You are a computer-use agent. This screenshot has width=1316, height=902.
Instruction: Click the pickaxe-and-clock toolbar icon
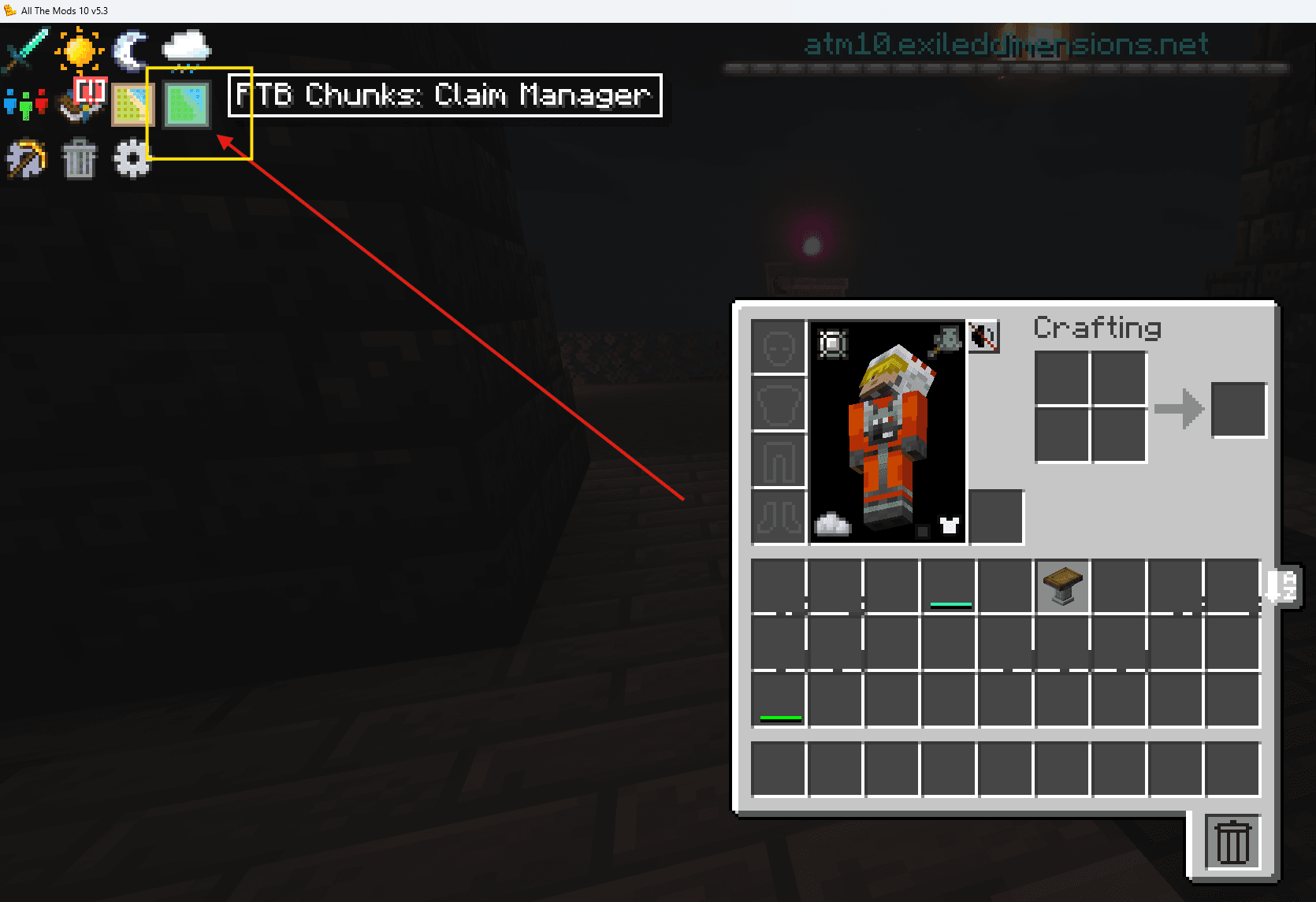pyautogui.click(x=26, y=158)
